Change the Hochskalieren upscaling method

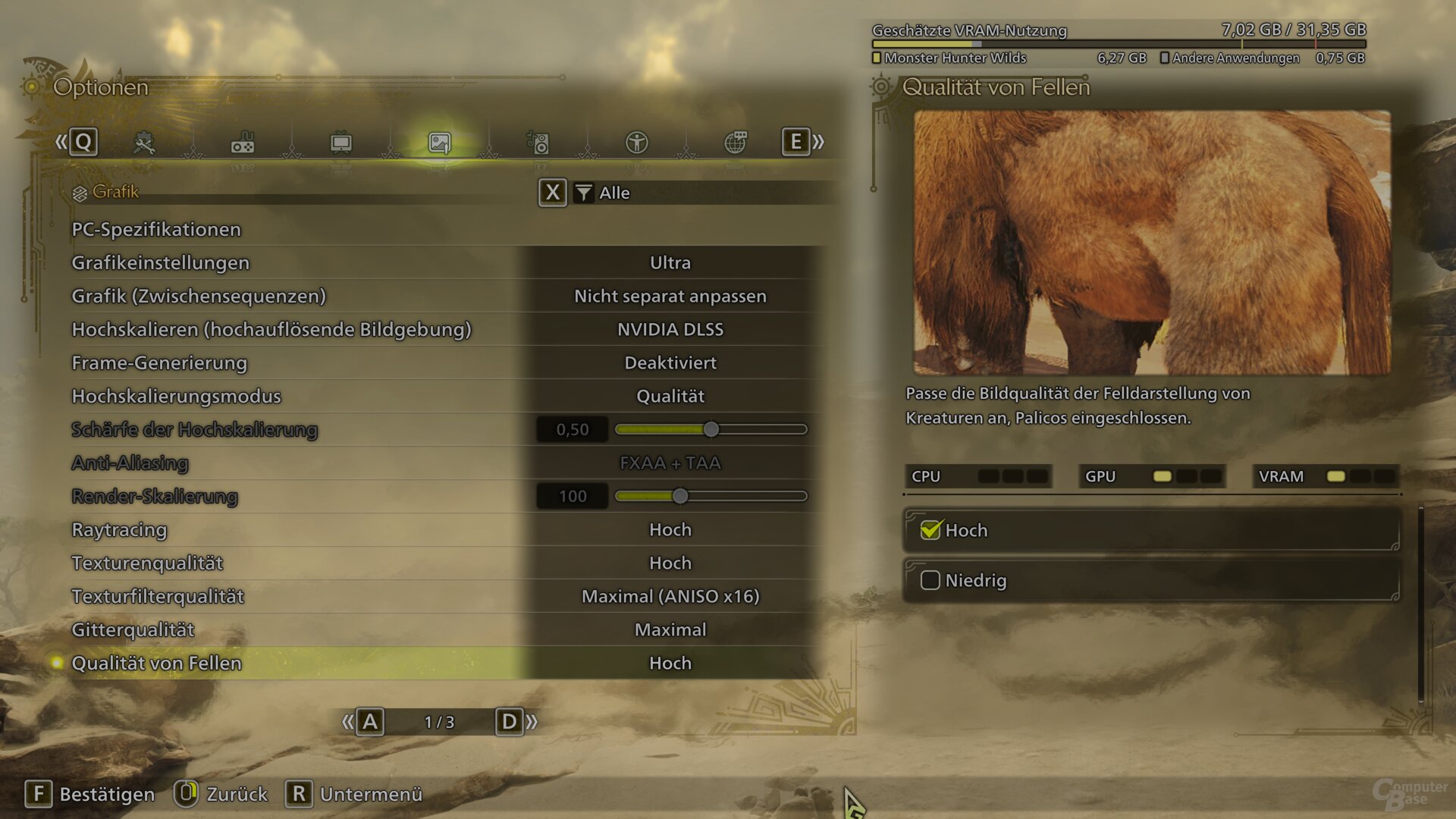pos(670,329)
